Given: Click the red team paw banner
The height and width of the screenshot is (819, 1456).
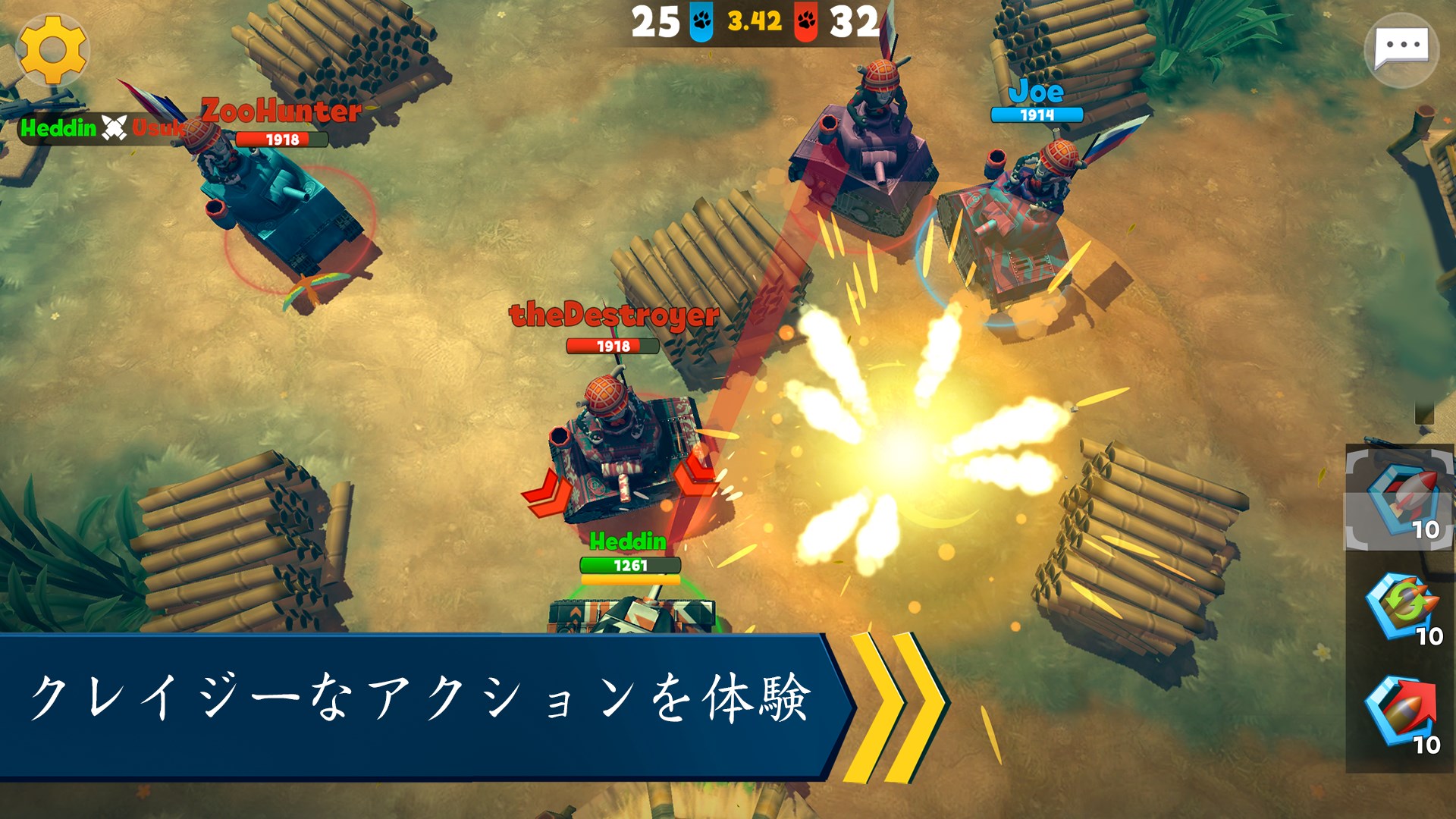Looking at the screenshot, I should (x=806, y=20).
